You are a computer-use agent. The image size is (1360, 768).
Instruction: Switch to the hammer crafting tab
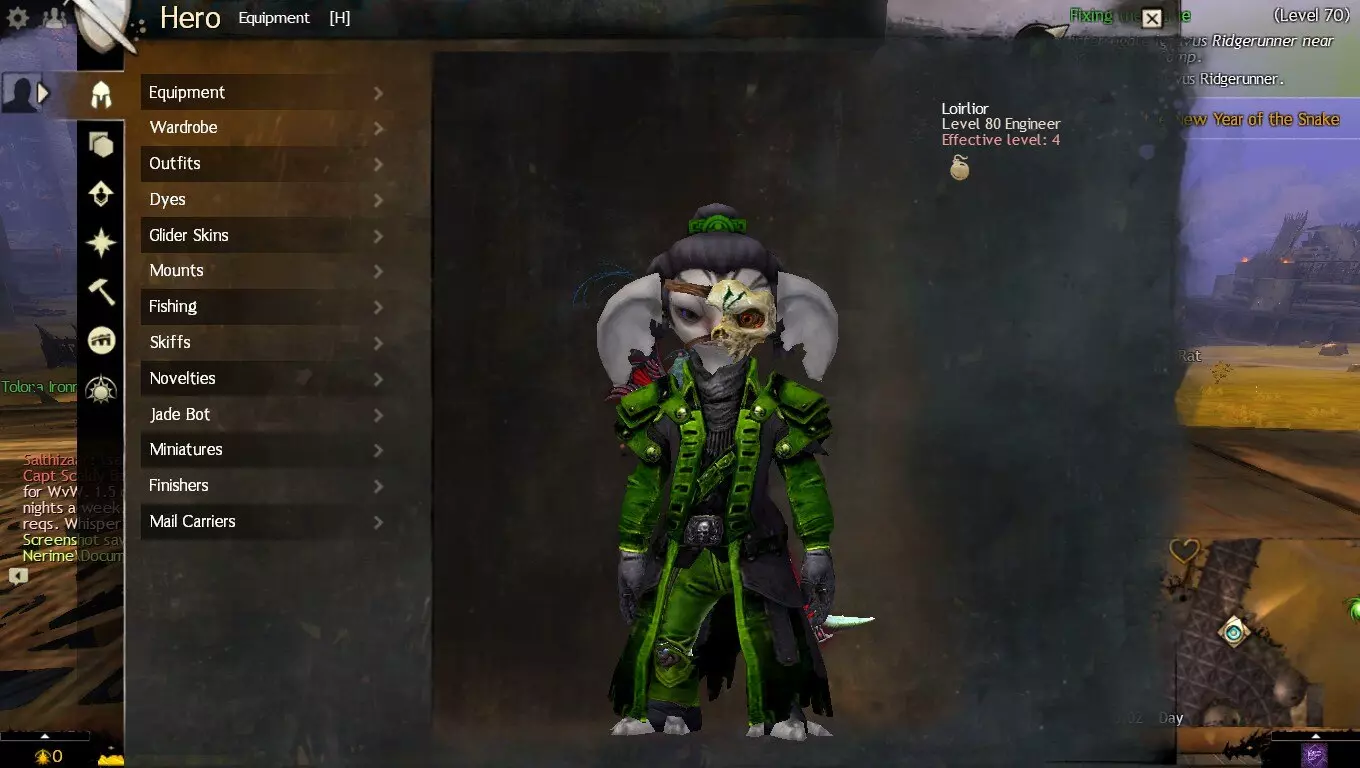(101, 292)
